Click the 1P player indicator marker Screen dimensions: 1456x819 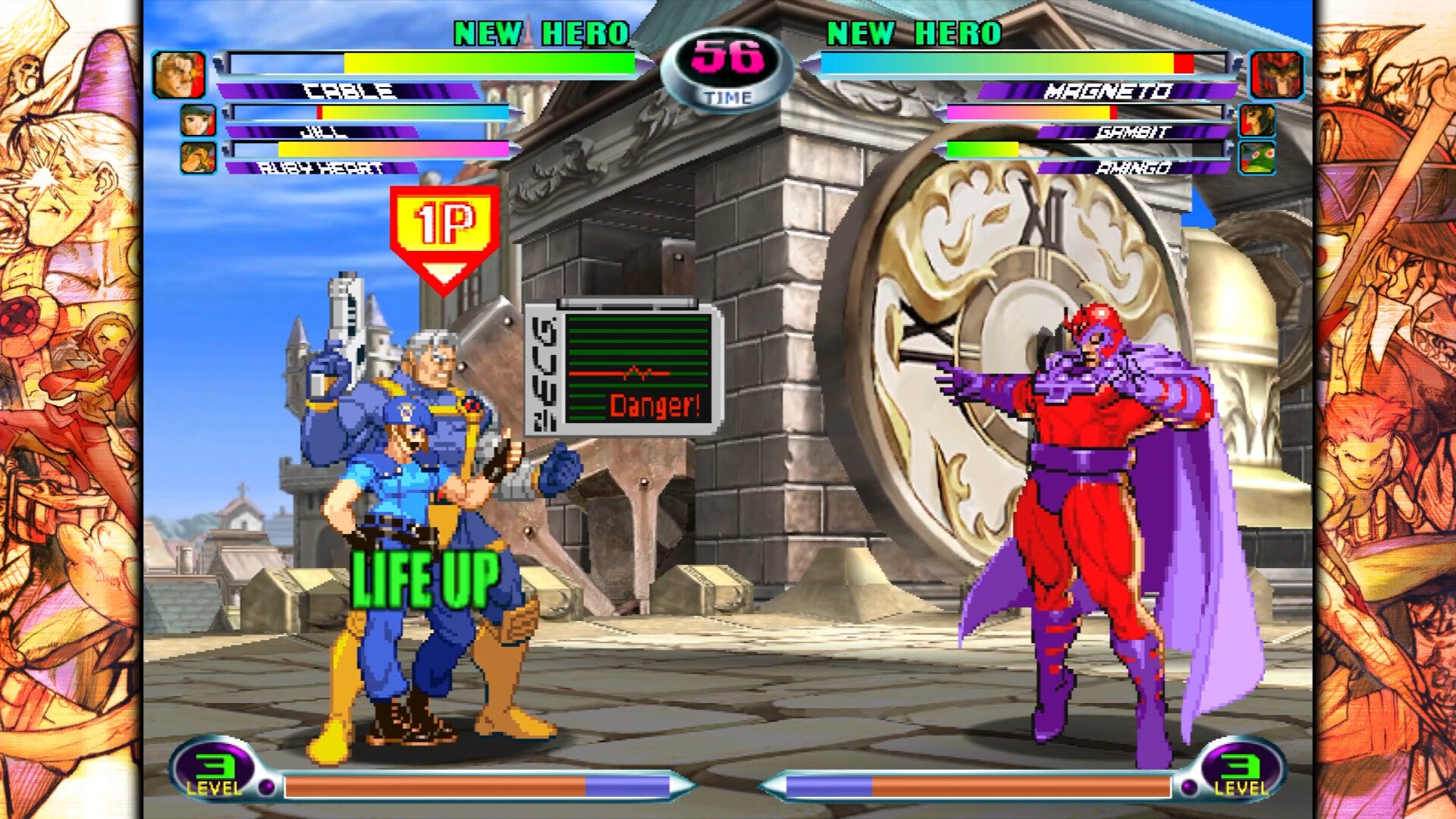[x=442, y=223]
